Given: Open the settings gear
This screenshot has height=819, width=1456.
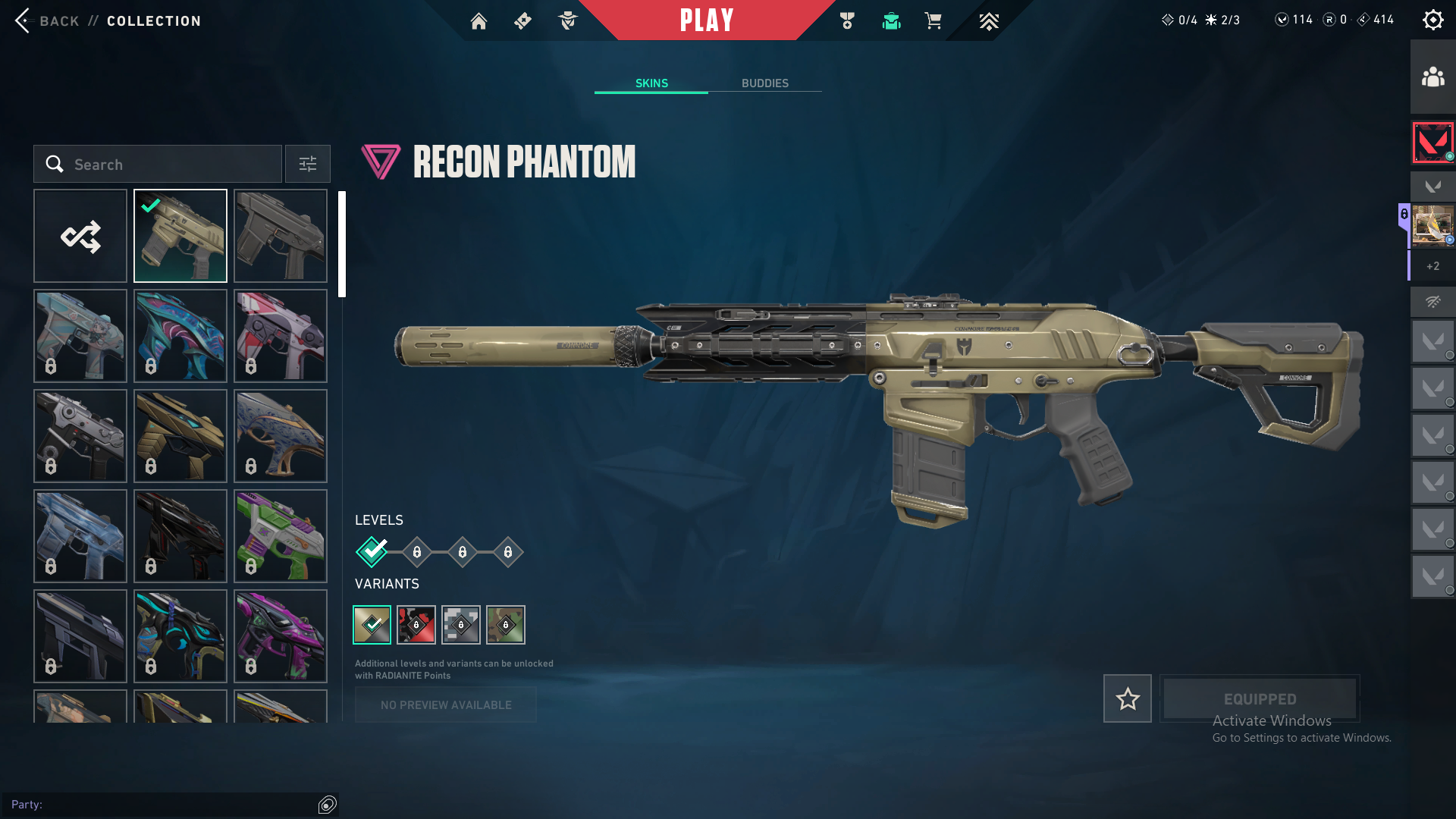Looking at the screenshot, I should point(1432,20).
